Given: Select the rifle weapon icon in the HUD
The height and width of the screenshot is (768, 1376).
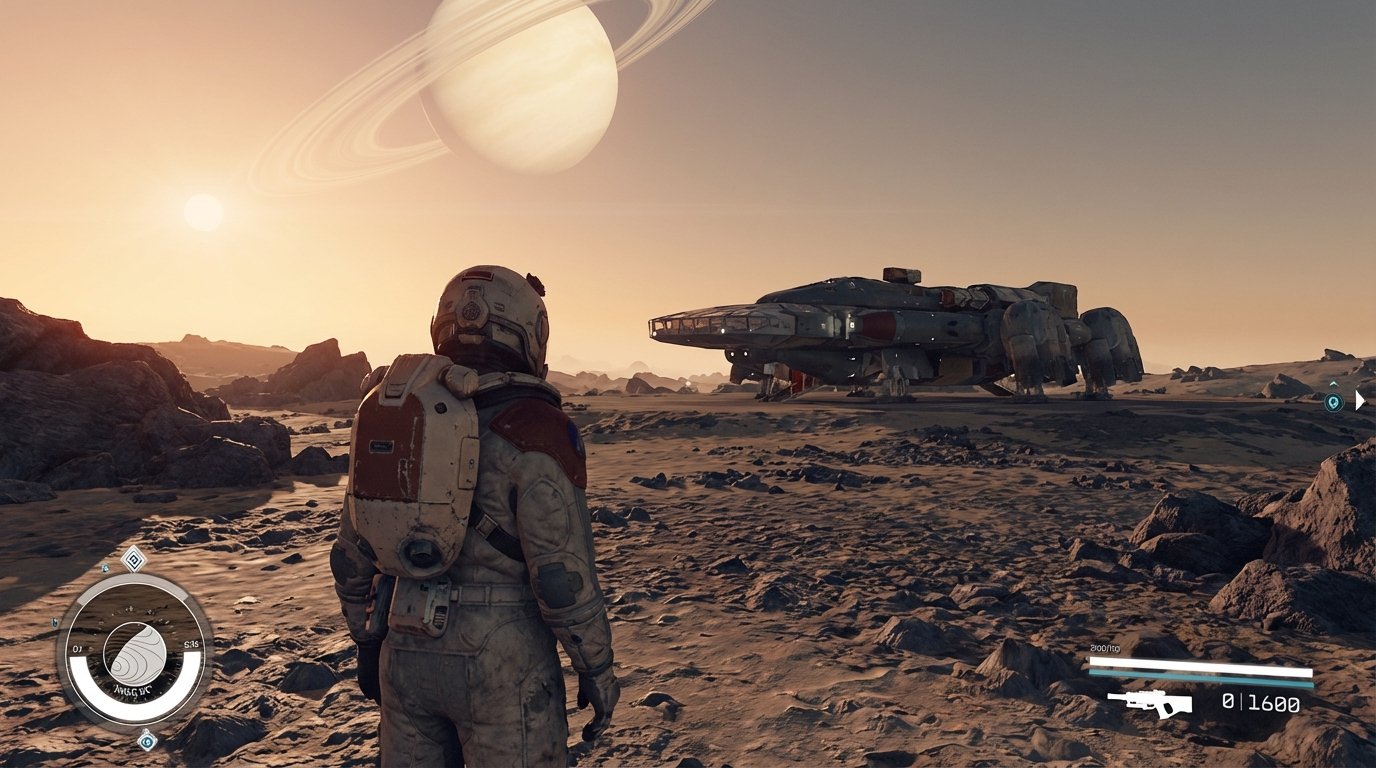Looking at the screenshot, I should [x=1151, y=703].
